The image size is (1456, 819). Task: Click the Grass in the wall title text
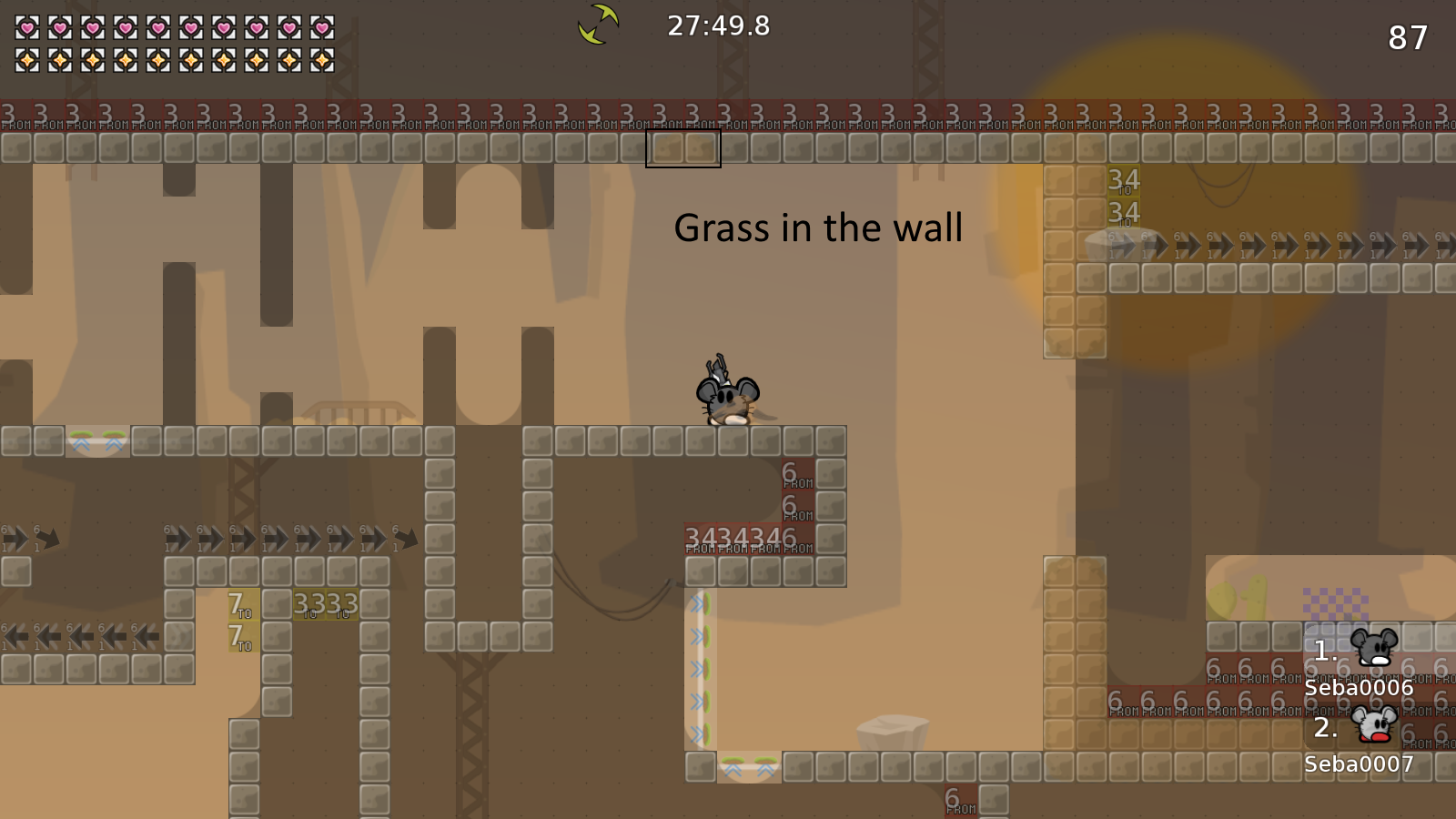pos(818,227)
